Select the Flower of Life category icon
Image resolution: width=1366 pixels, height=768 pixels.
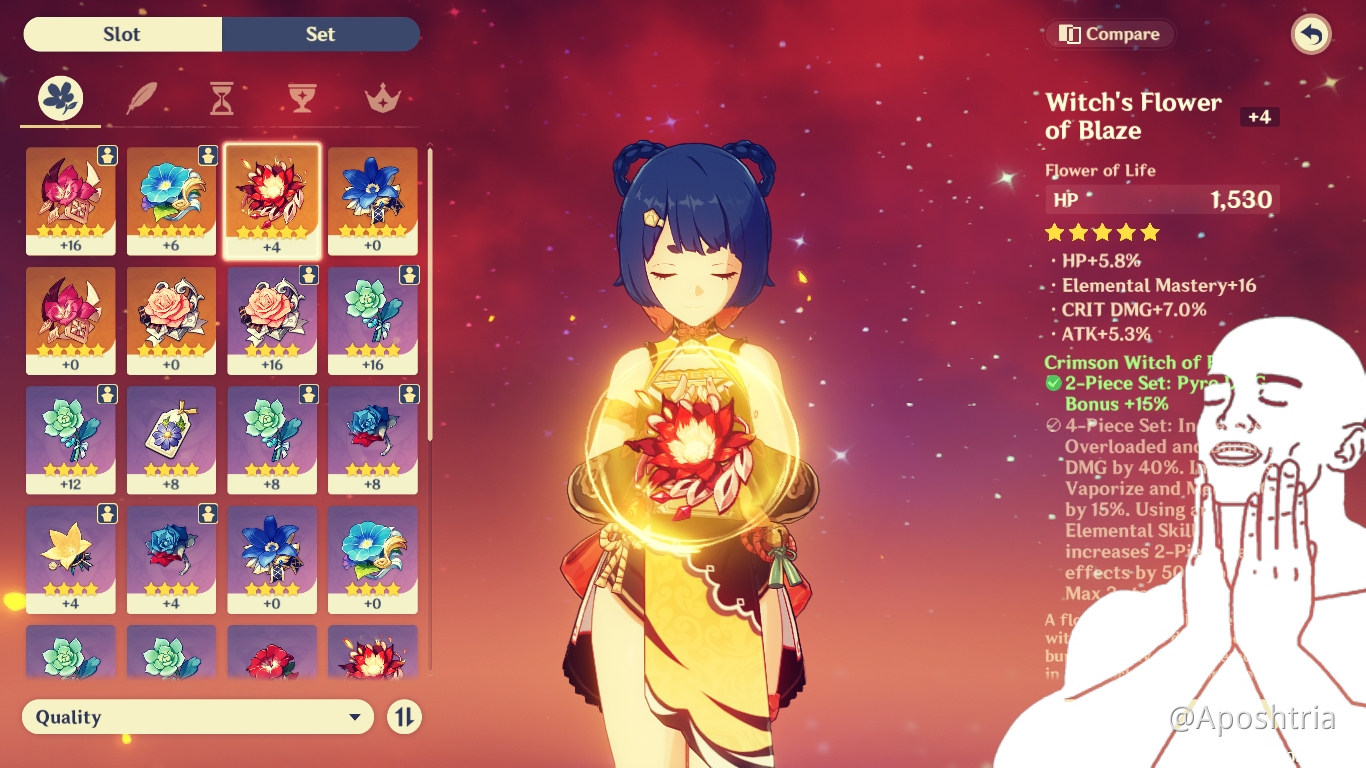click(60, 97)
